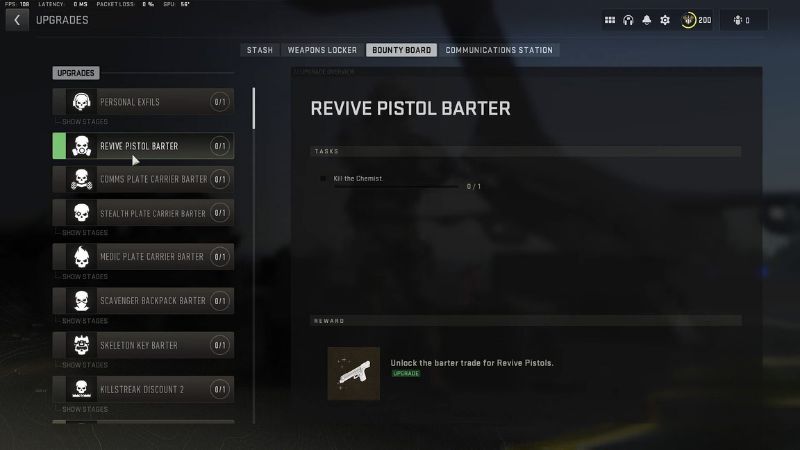Open the Communications Station tab
This screenshot has height=450, width=800.
498,50
